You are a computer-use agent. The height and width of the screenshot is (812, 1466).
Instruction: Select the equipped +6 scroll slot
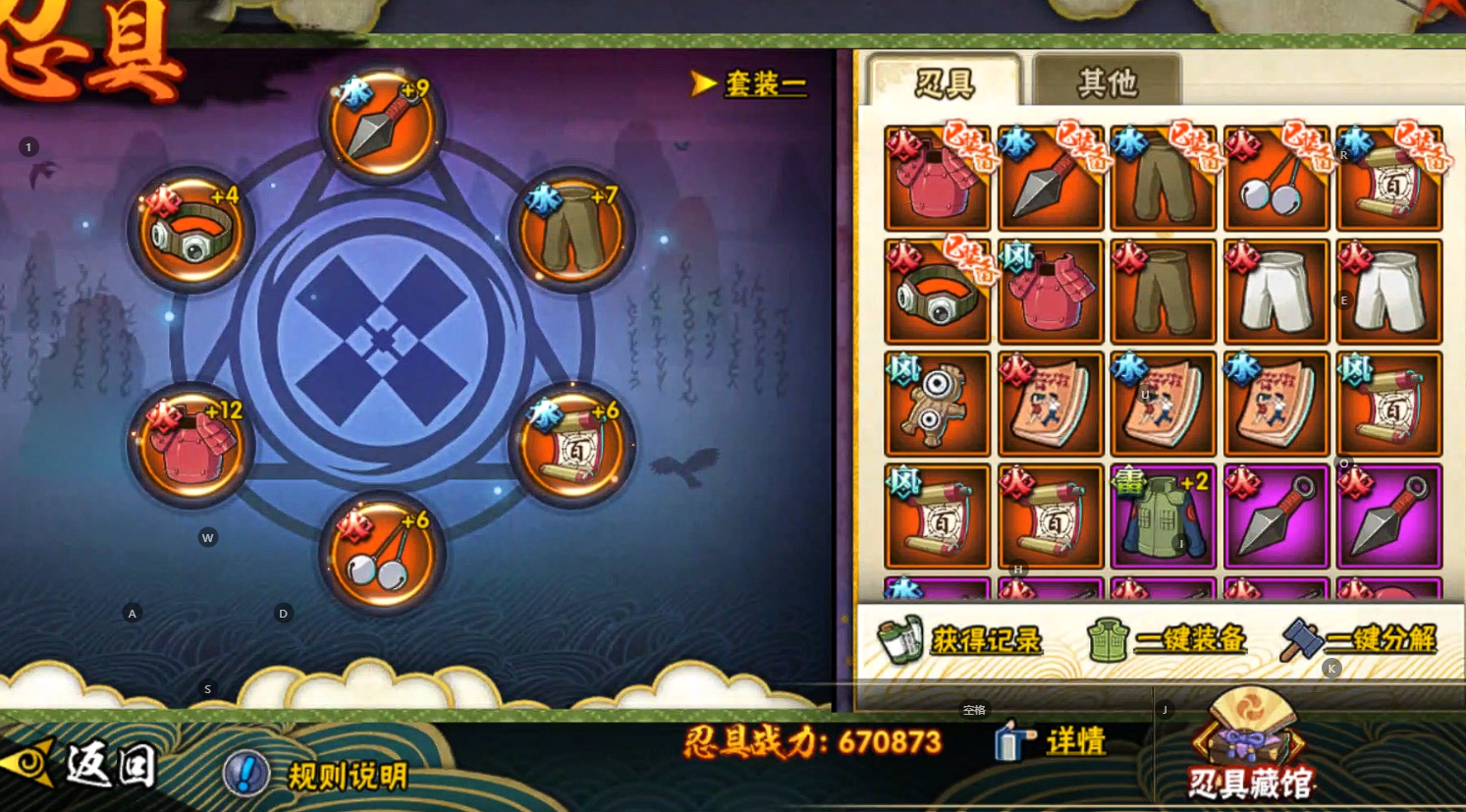pos(572,447)
